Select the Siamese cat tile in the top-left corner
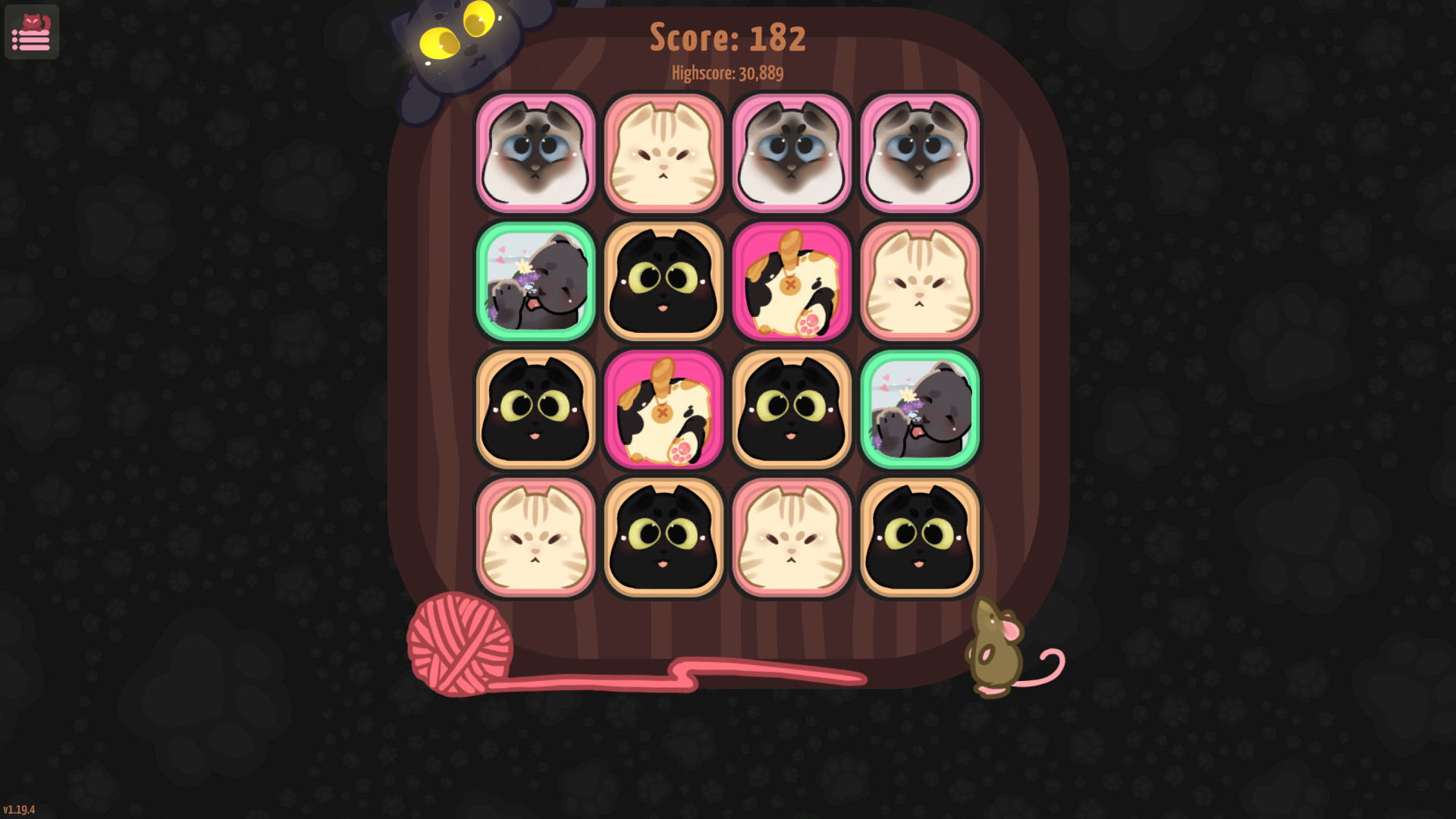Image resolution: width=1456 pixels, height=819 pixels. point(535,151)
